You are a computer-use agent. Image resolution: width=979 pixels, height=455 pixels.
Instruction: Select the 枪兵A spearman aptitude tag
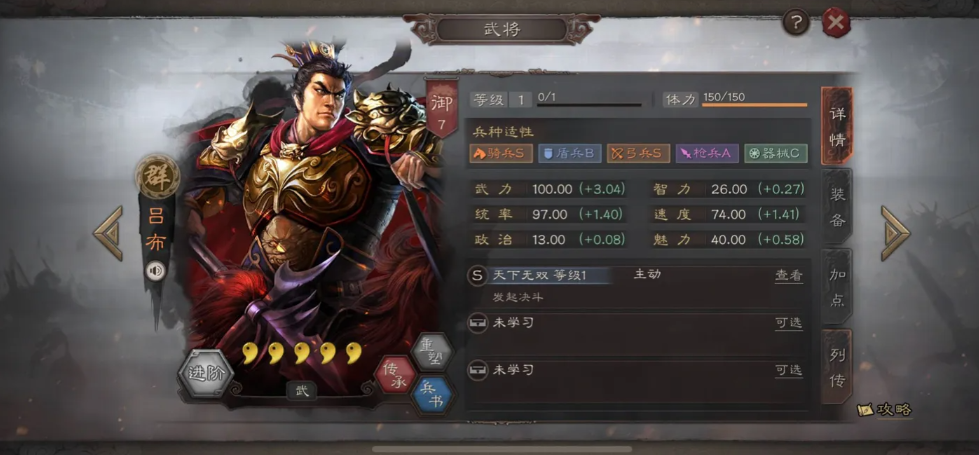point(707,153)
